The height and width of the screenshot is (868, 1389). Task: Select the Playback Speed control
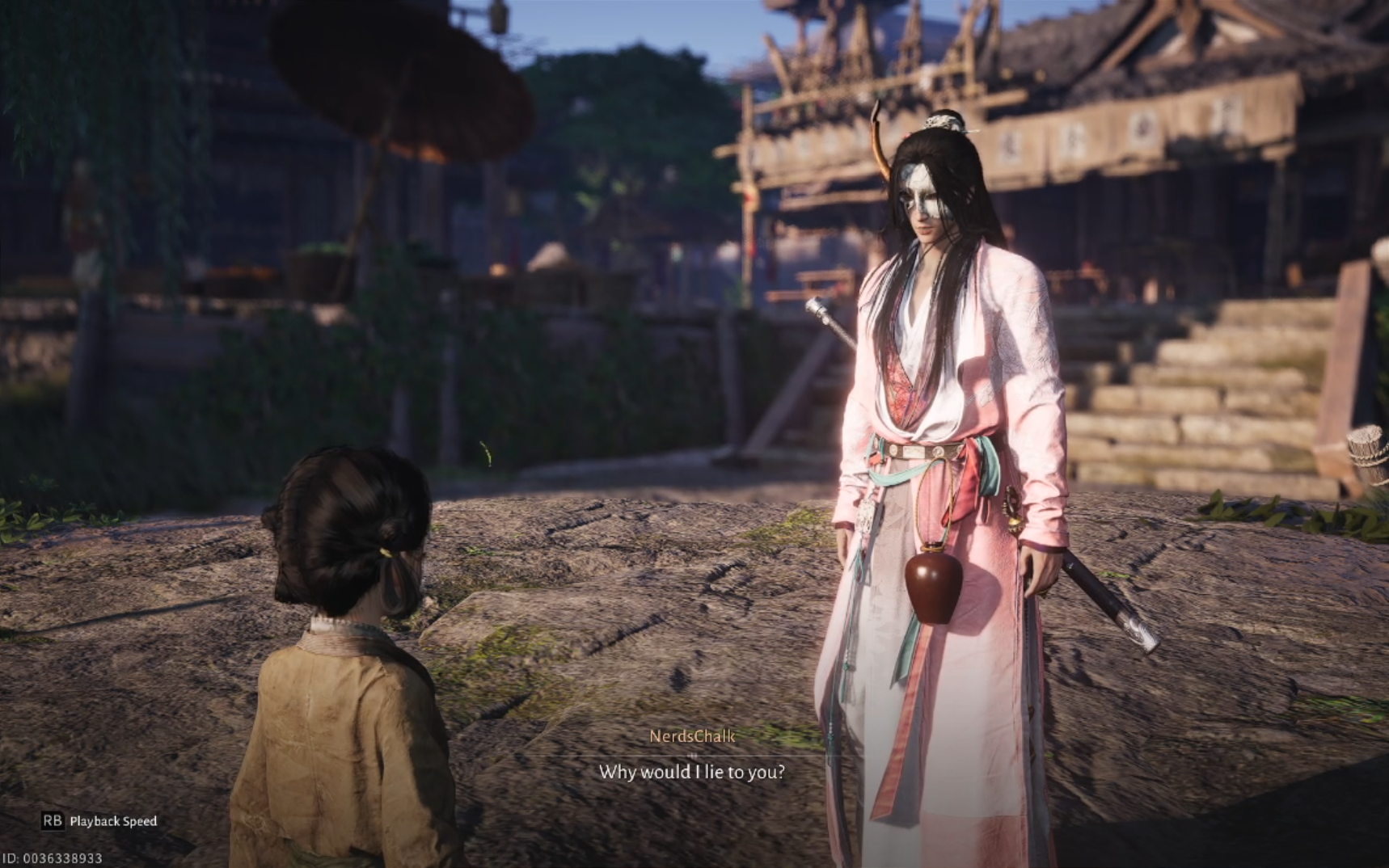[x=113, y=819]
